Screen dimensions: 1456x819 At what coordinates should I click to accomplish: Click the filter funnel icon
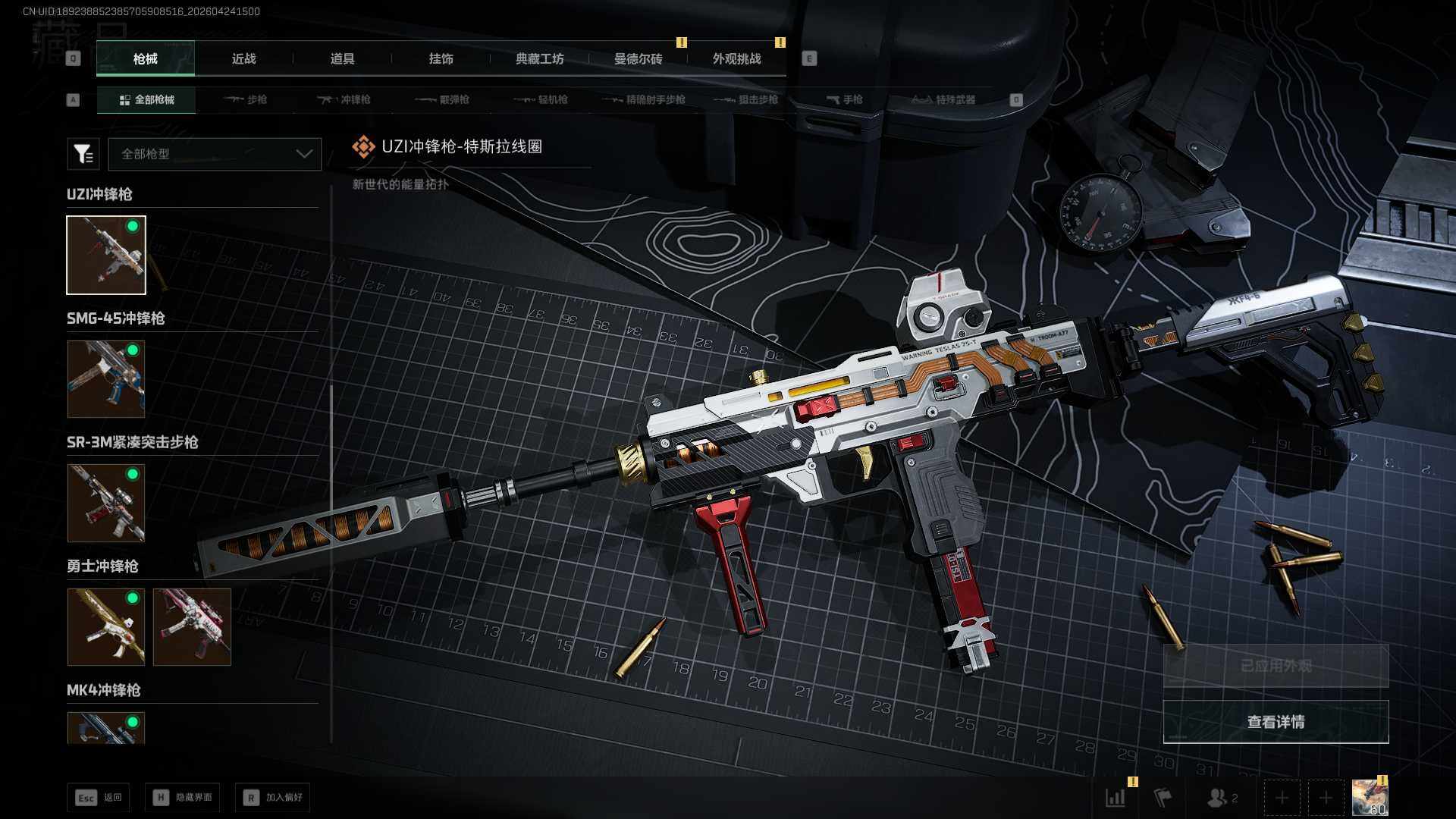(83, 154)
